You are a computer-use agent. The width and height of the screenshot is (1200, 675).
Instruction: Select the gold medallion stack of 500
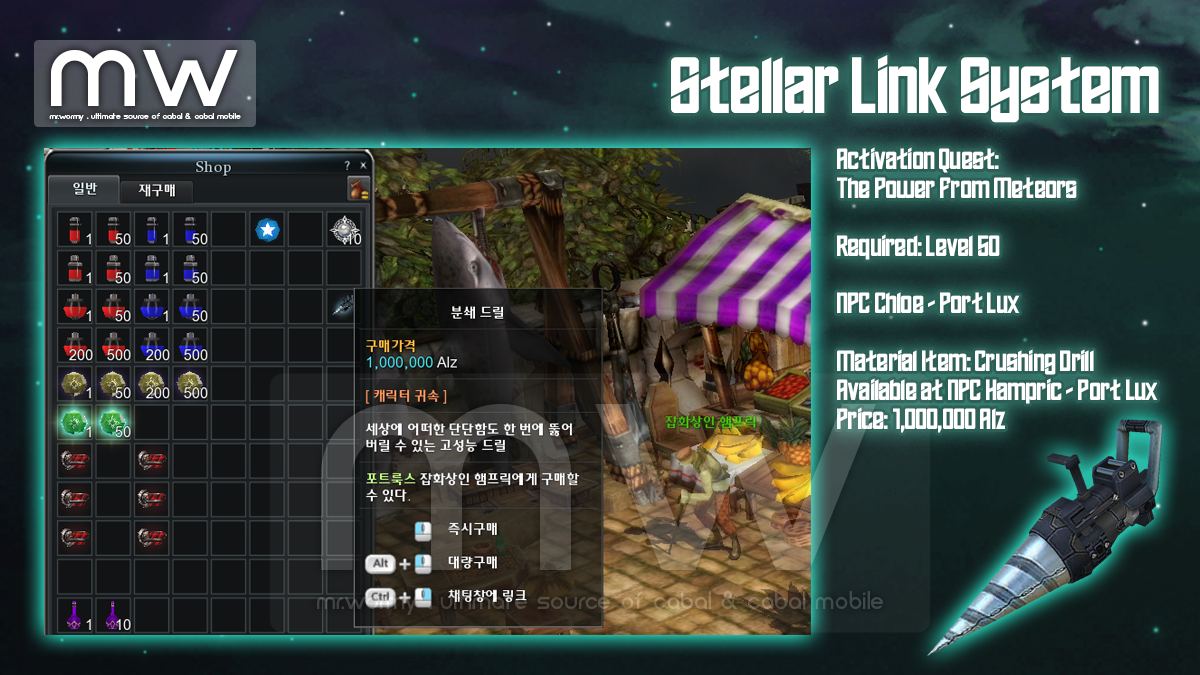[190, 384]
